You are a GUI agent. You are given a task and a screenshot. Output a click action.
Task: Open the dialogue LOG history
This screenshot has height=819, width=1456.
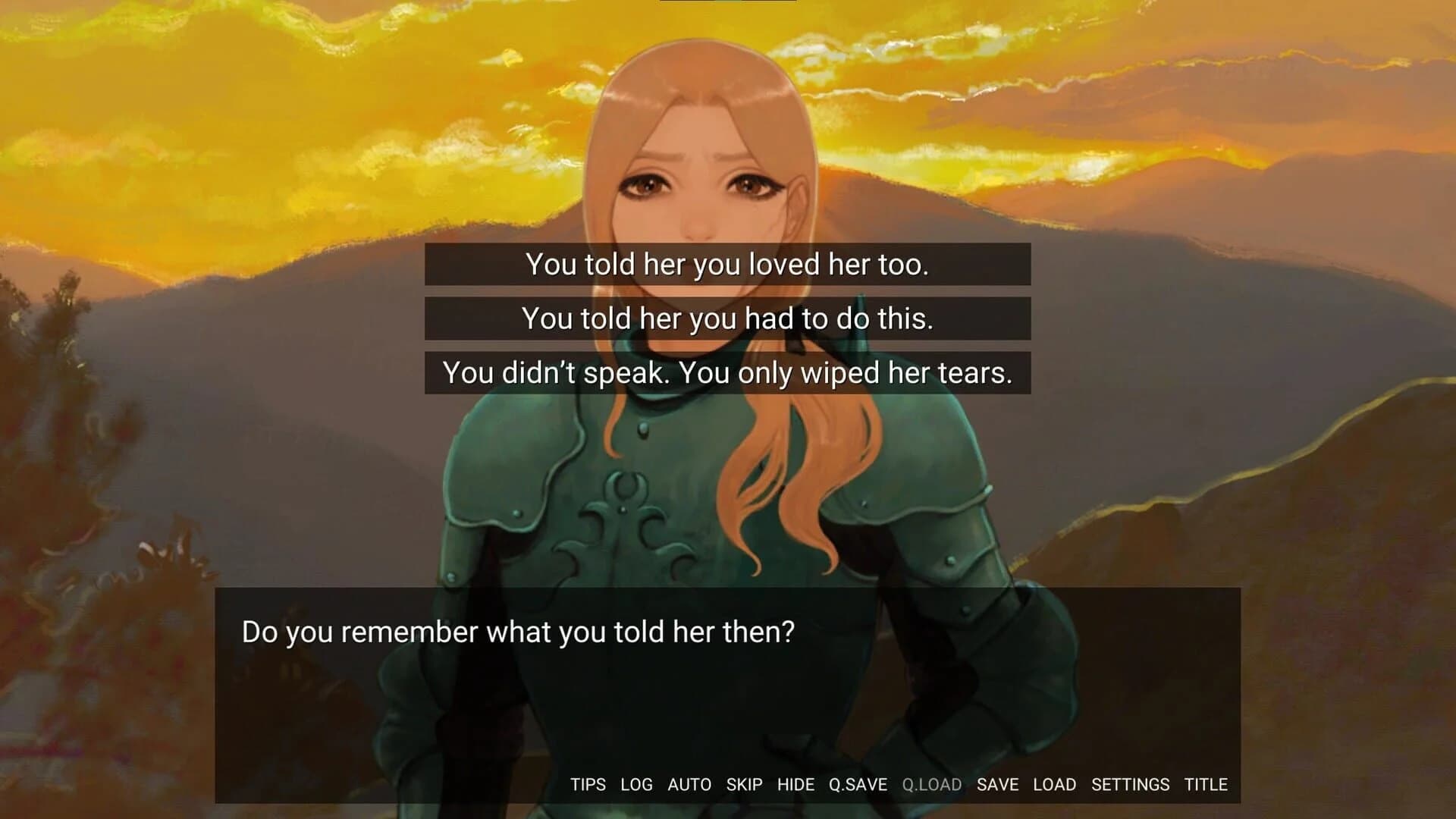(637, 785)
